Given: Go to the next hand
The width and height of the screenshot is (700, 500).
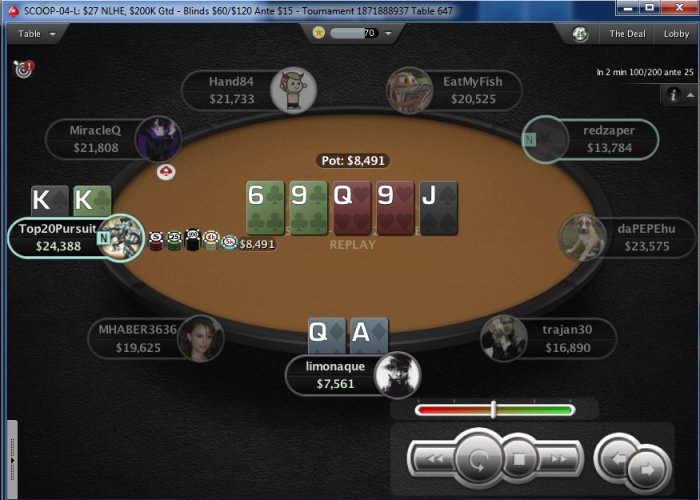Looking at the screenshot, I should point(647,467).
